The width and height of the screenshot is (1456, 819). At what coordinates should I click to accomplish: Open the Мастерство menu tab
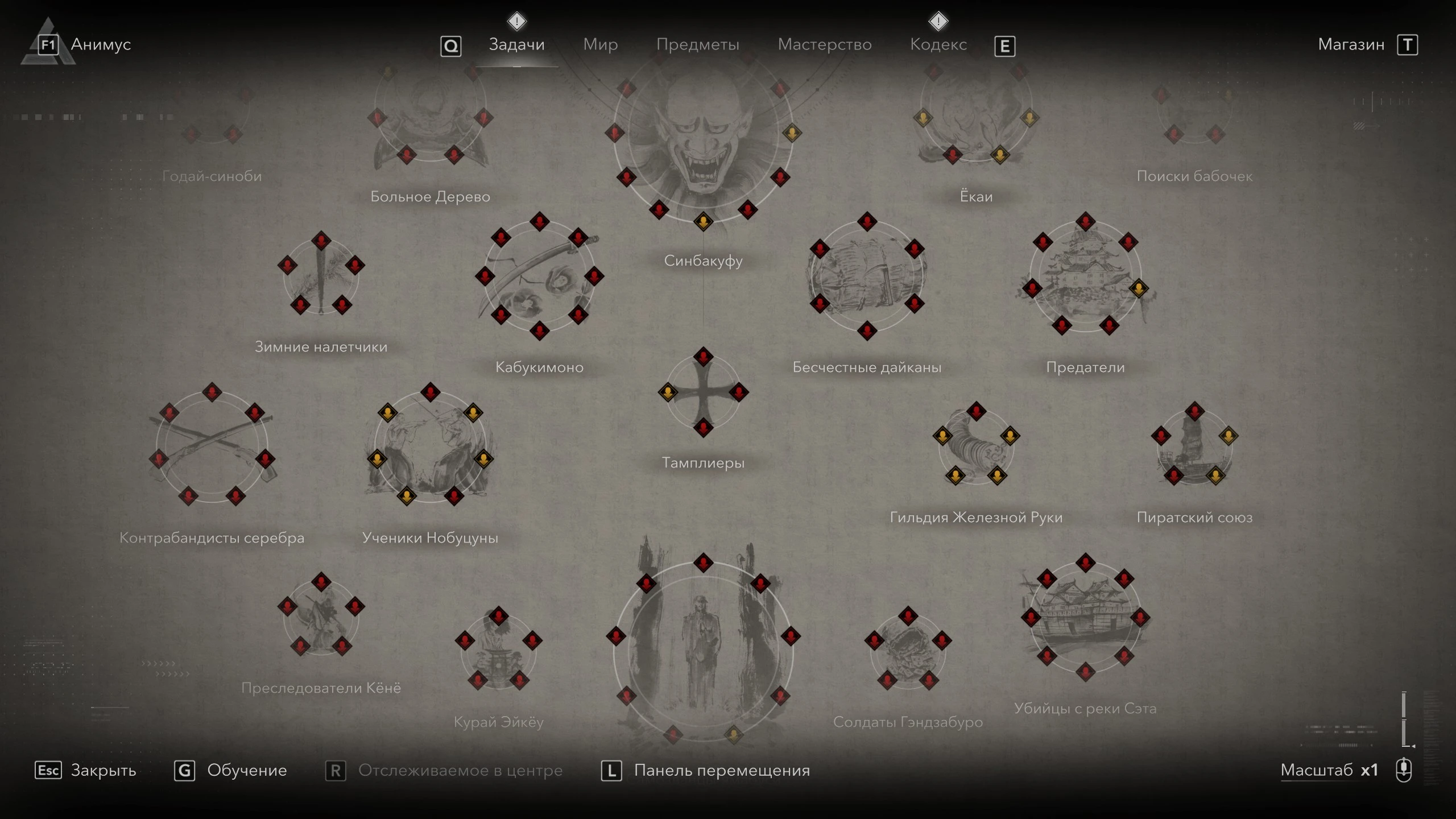click(825, 44)
